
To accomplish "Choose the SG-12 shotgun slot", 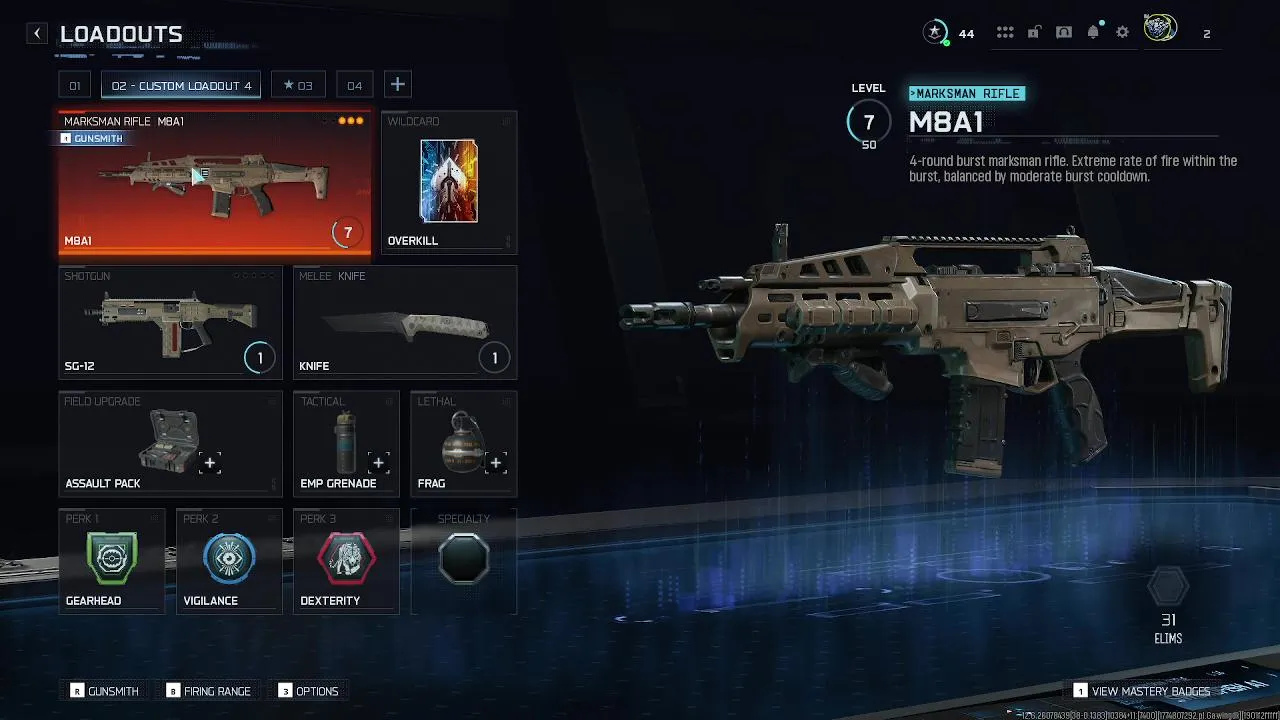I will click(x=170, y=322).
